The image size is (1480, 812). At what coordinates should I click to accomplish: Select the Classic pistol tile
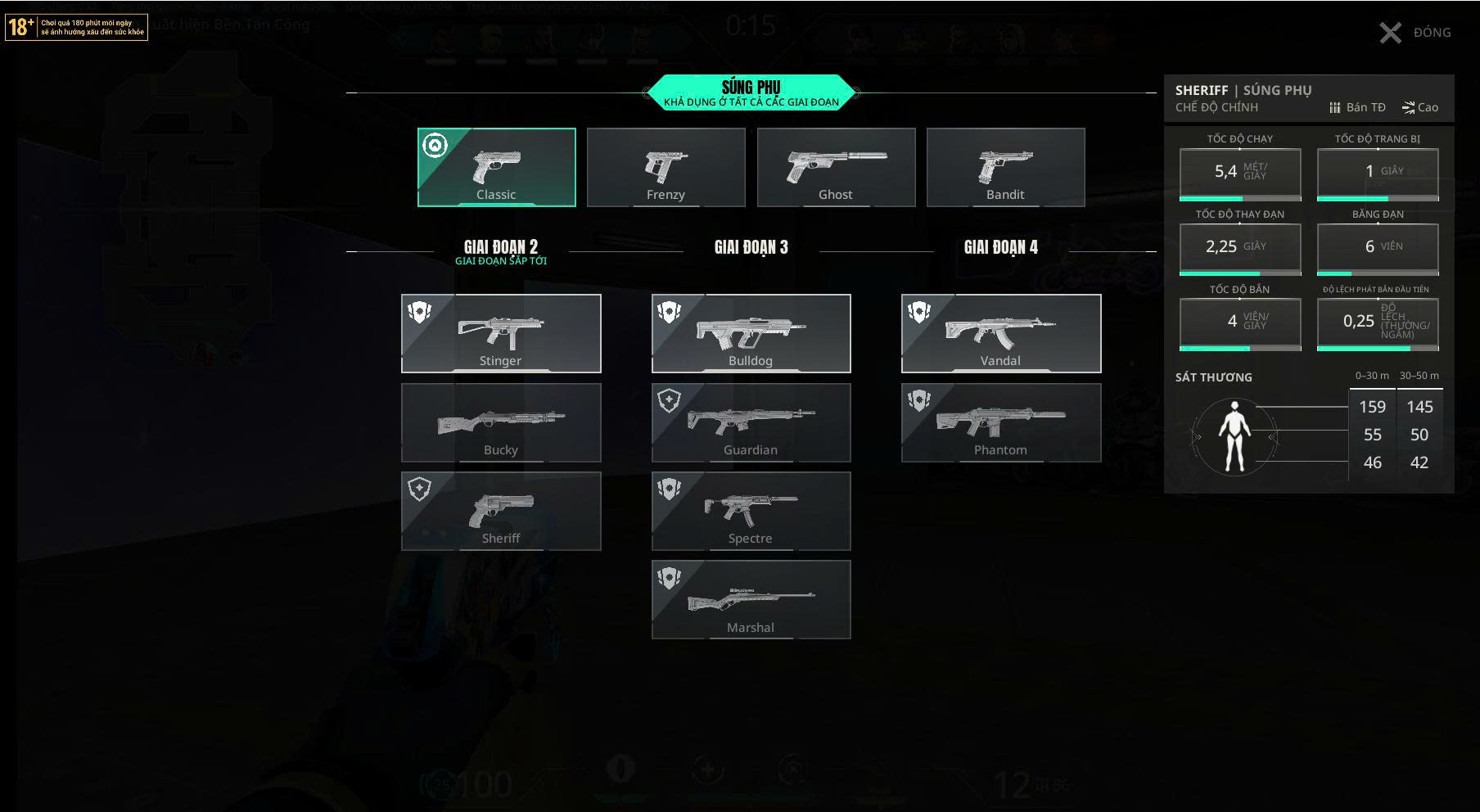coord(496,167)
